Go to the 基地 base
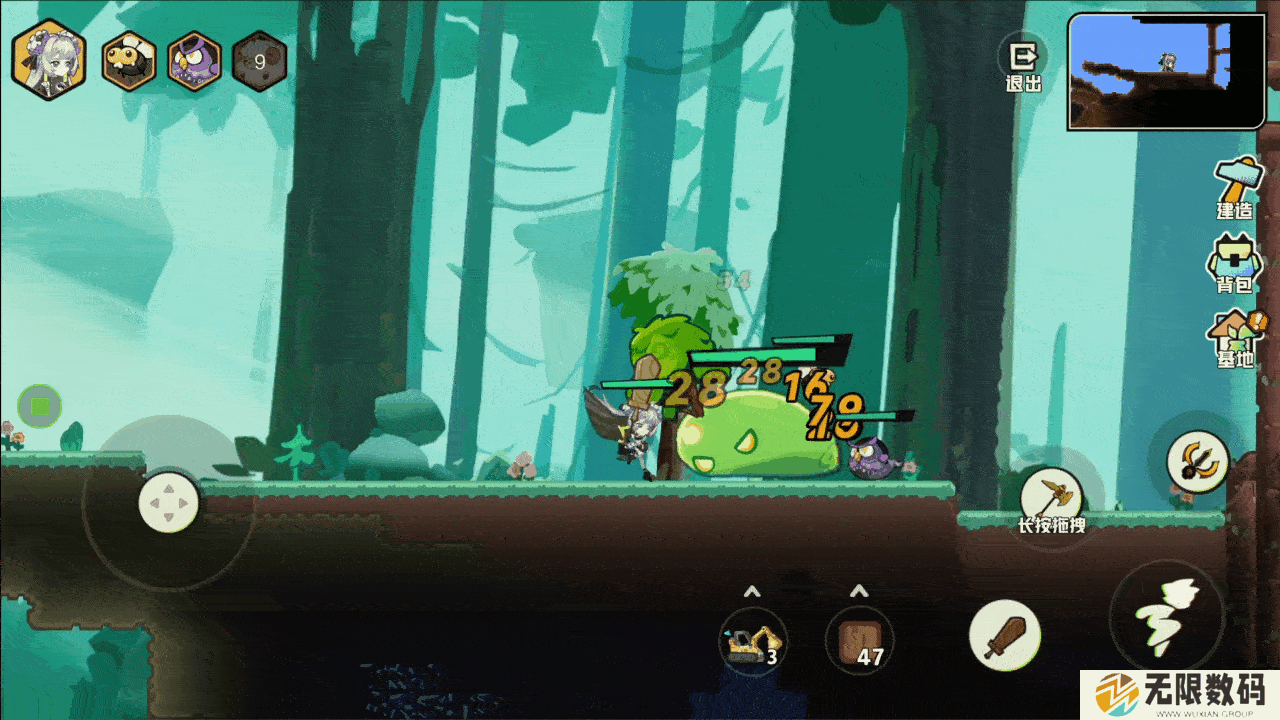 [x=1236, y=340]
